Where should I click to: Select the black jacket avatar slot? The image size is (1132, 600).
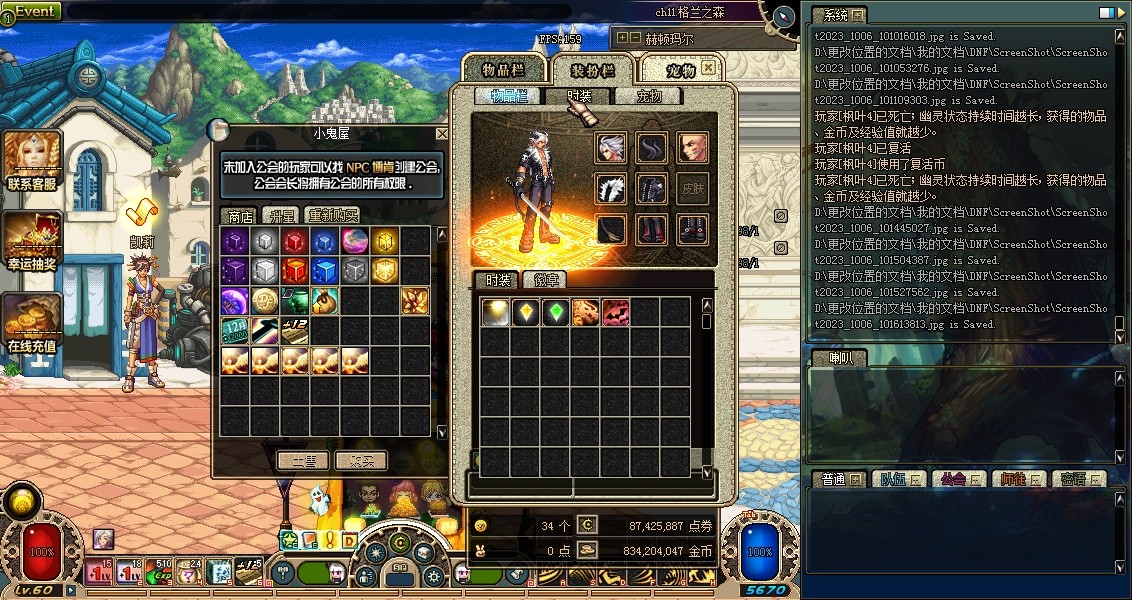pos(652,189)
